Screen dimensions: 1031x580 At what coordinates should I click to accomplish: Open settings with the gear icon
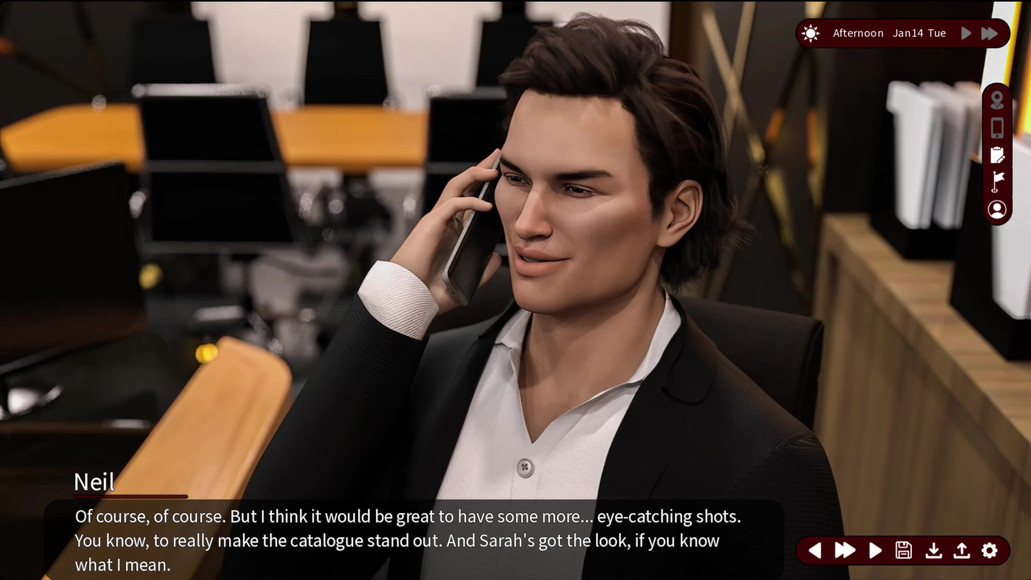pyautogui.click(x=990, y=550)
